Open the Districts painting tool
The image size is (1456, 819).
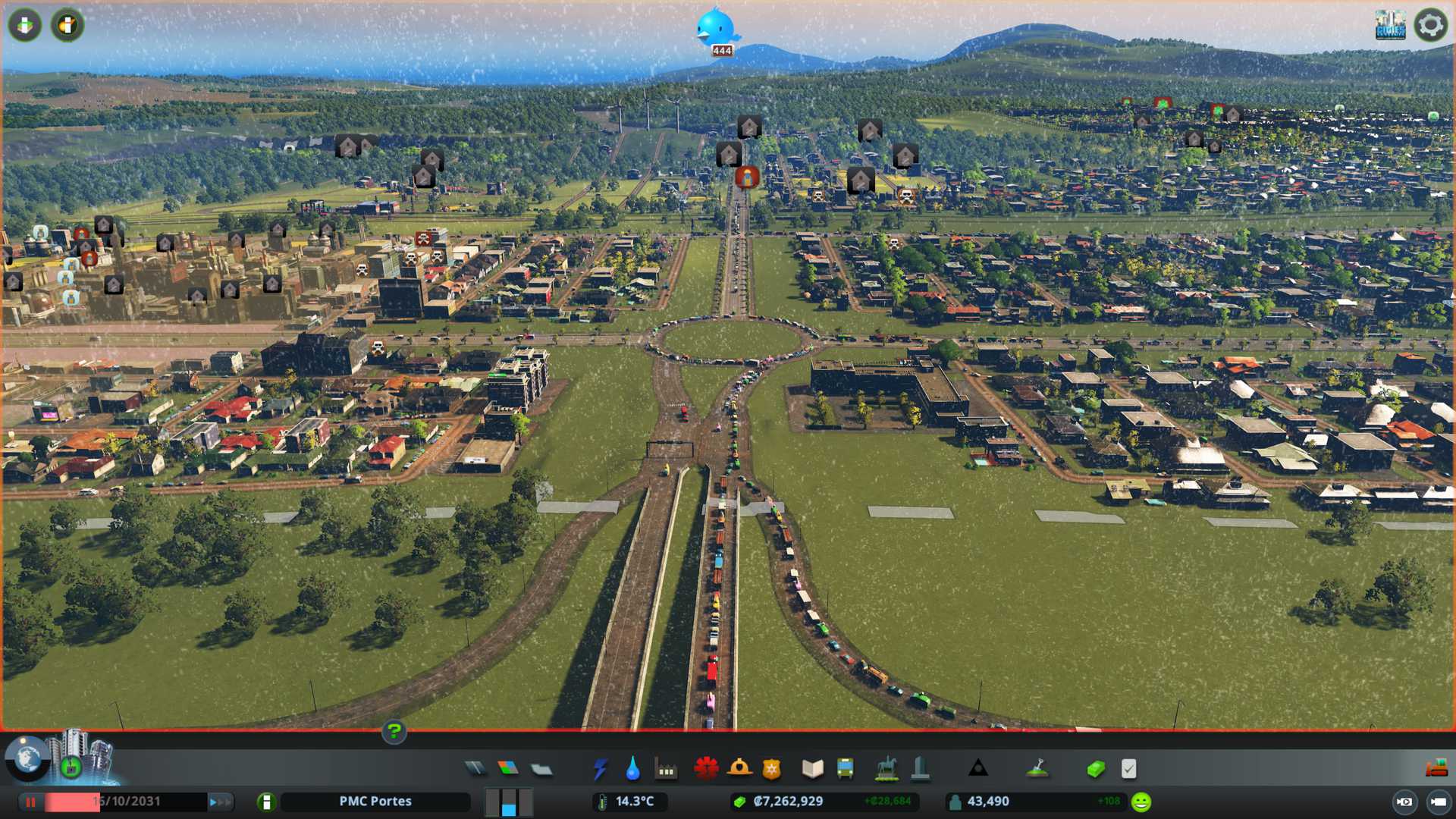[x=541, y=769]
